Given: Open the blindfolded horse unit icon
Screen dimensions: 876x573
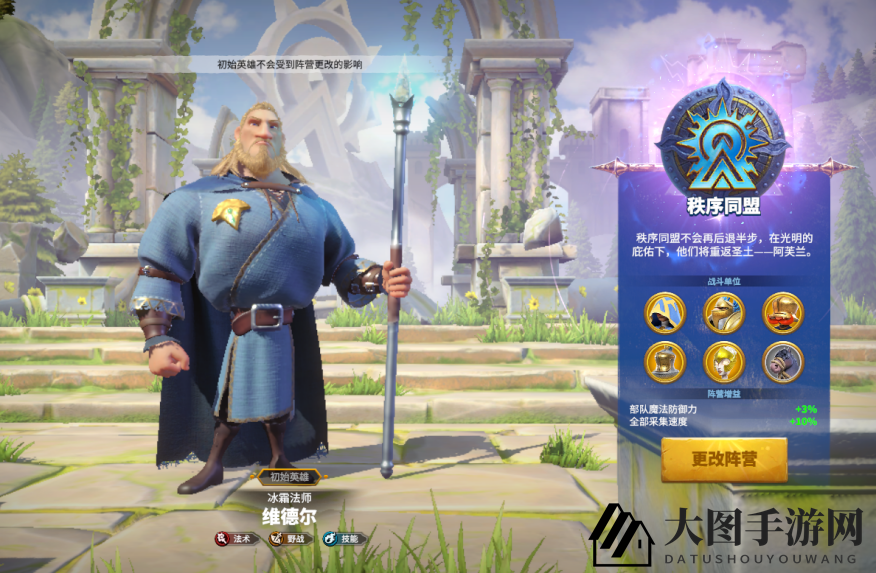Looking at the screenshot, I should point(782,361).
